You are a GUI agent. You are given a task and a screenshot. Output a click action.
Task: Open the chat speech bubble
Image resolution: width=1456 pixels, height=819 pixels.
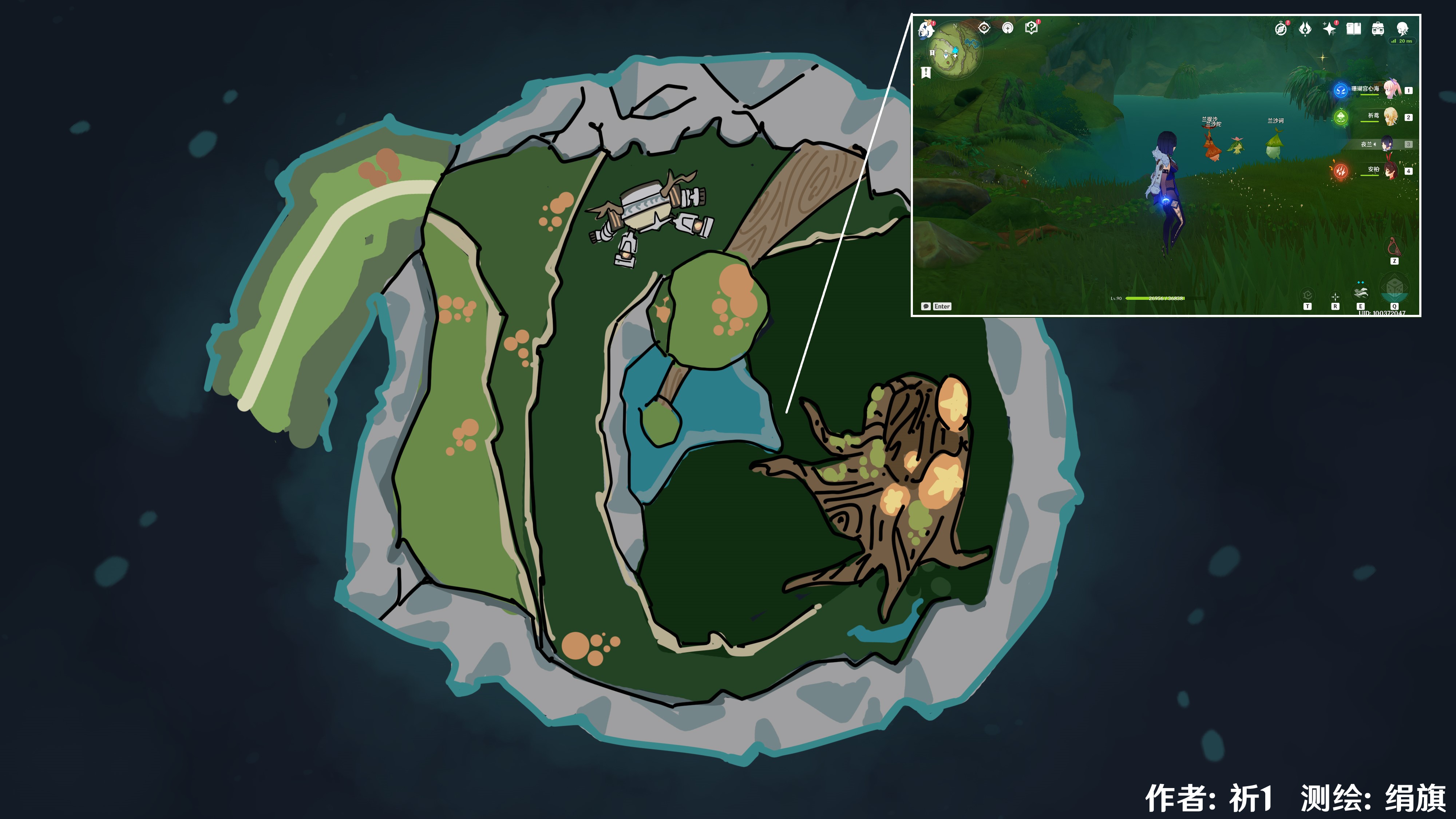tap(926, 306)
